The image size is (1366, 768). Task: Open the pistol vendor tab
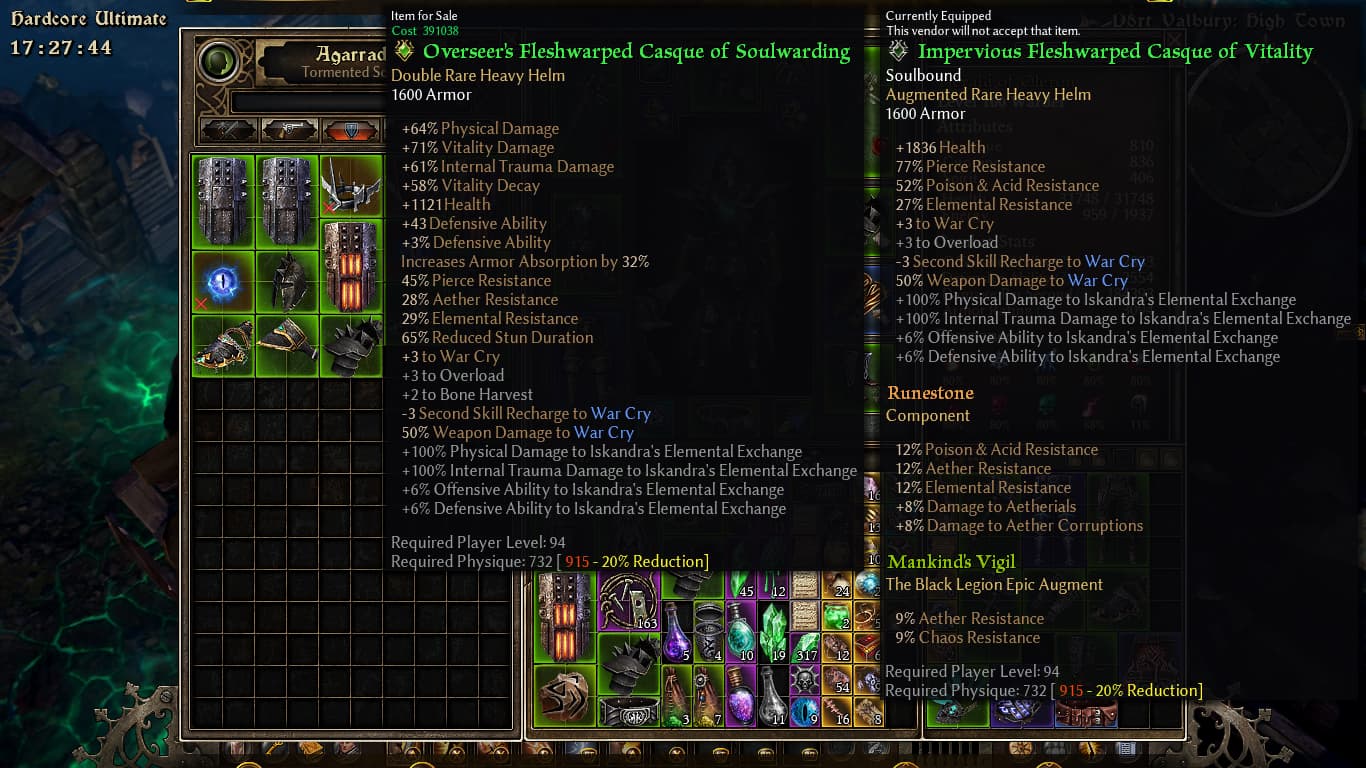coord(289,130)
